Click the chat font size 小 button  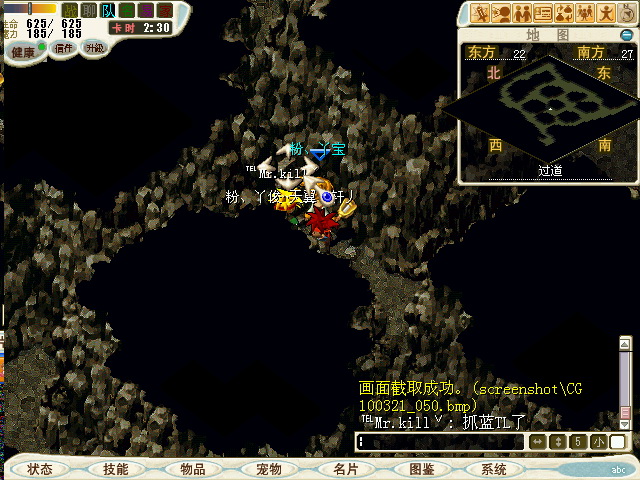597,441
